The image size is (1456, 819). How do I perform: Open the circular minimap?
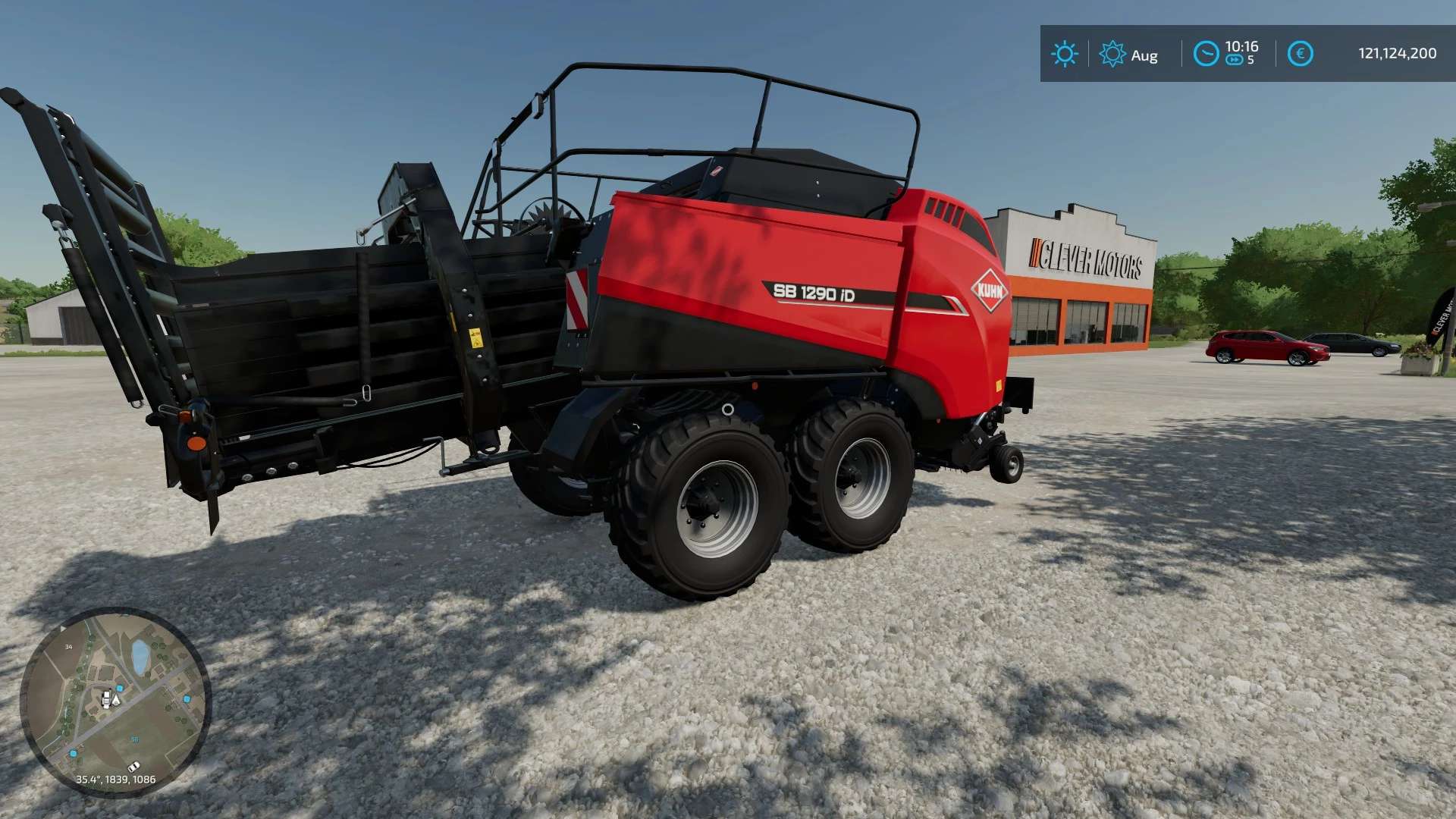115,701
